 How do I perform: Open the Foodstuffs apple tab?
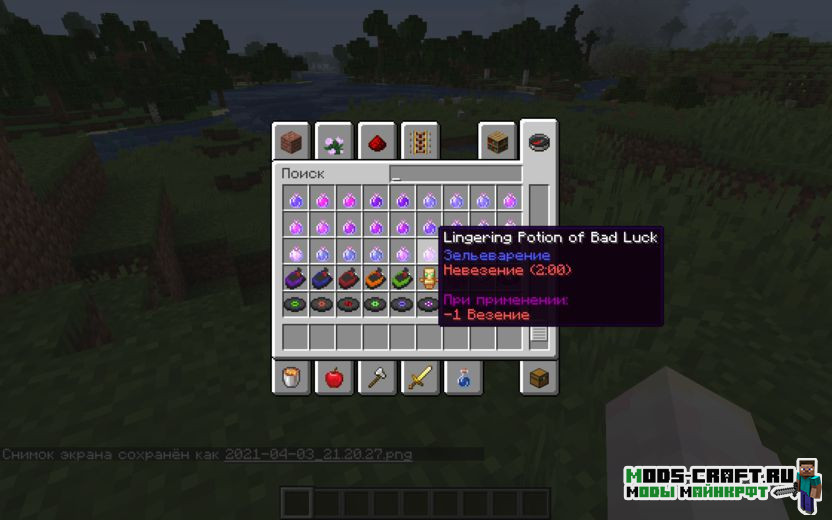coord(334,378)
